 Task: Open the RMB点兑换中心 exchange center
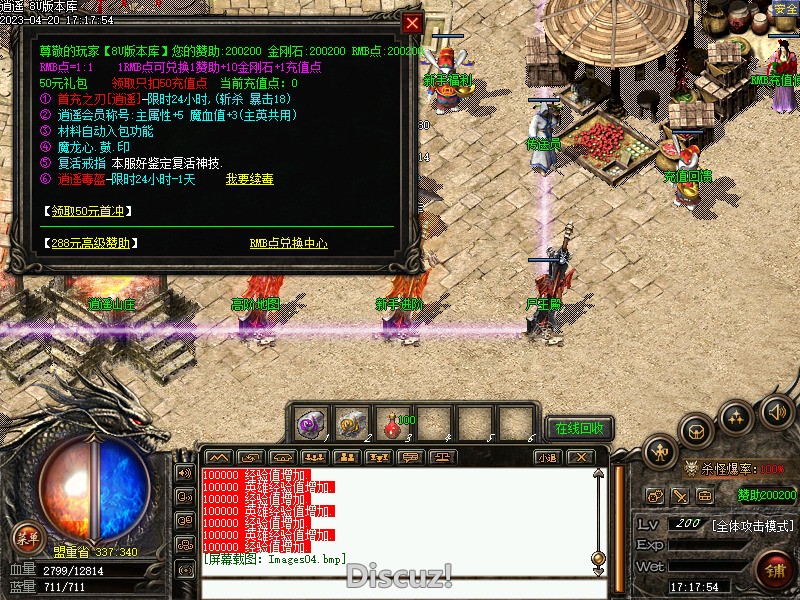[288, 243]
